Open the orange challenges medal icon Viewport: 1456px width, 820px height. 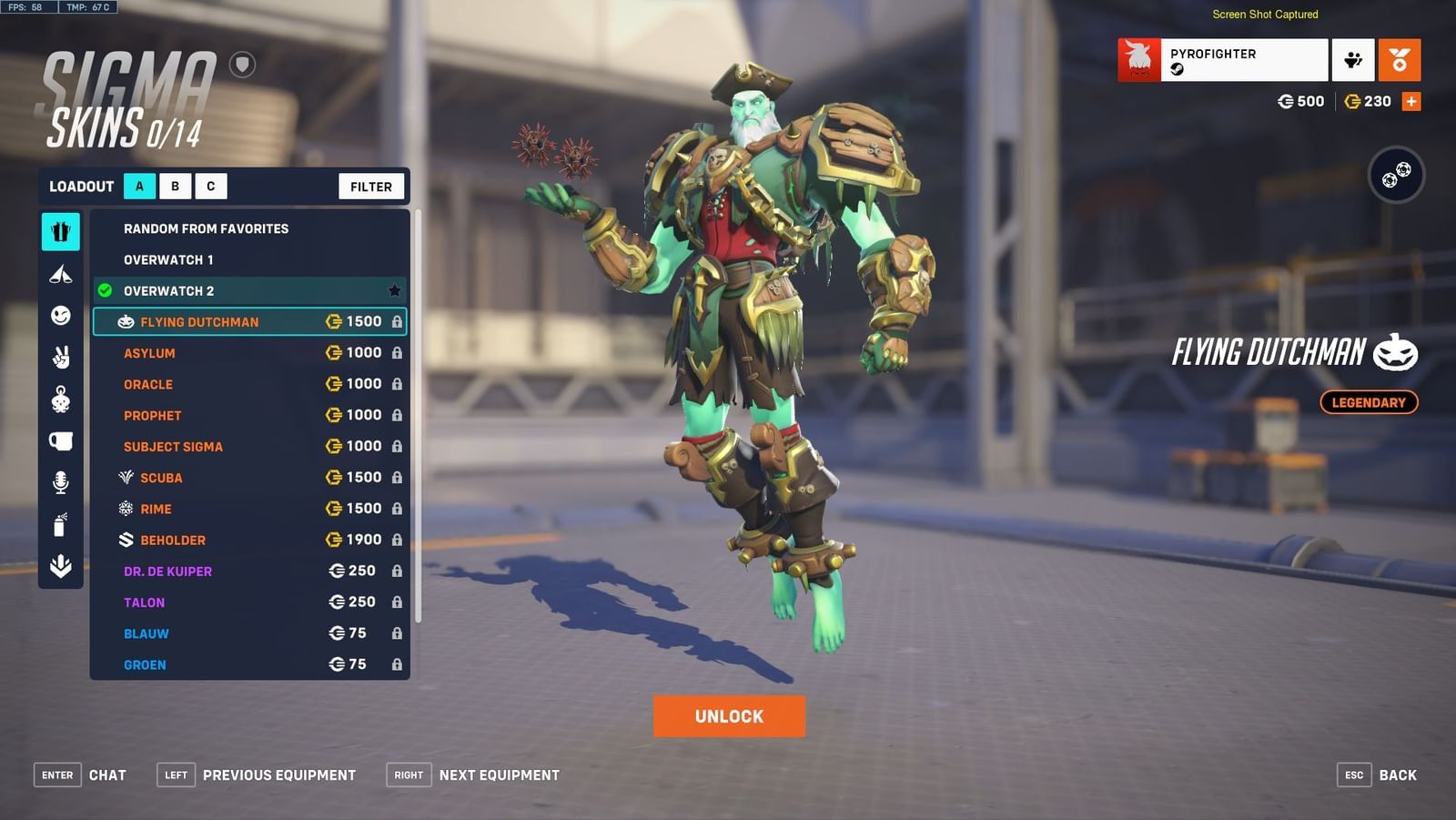pos(1400,58)
